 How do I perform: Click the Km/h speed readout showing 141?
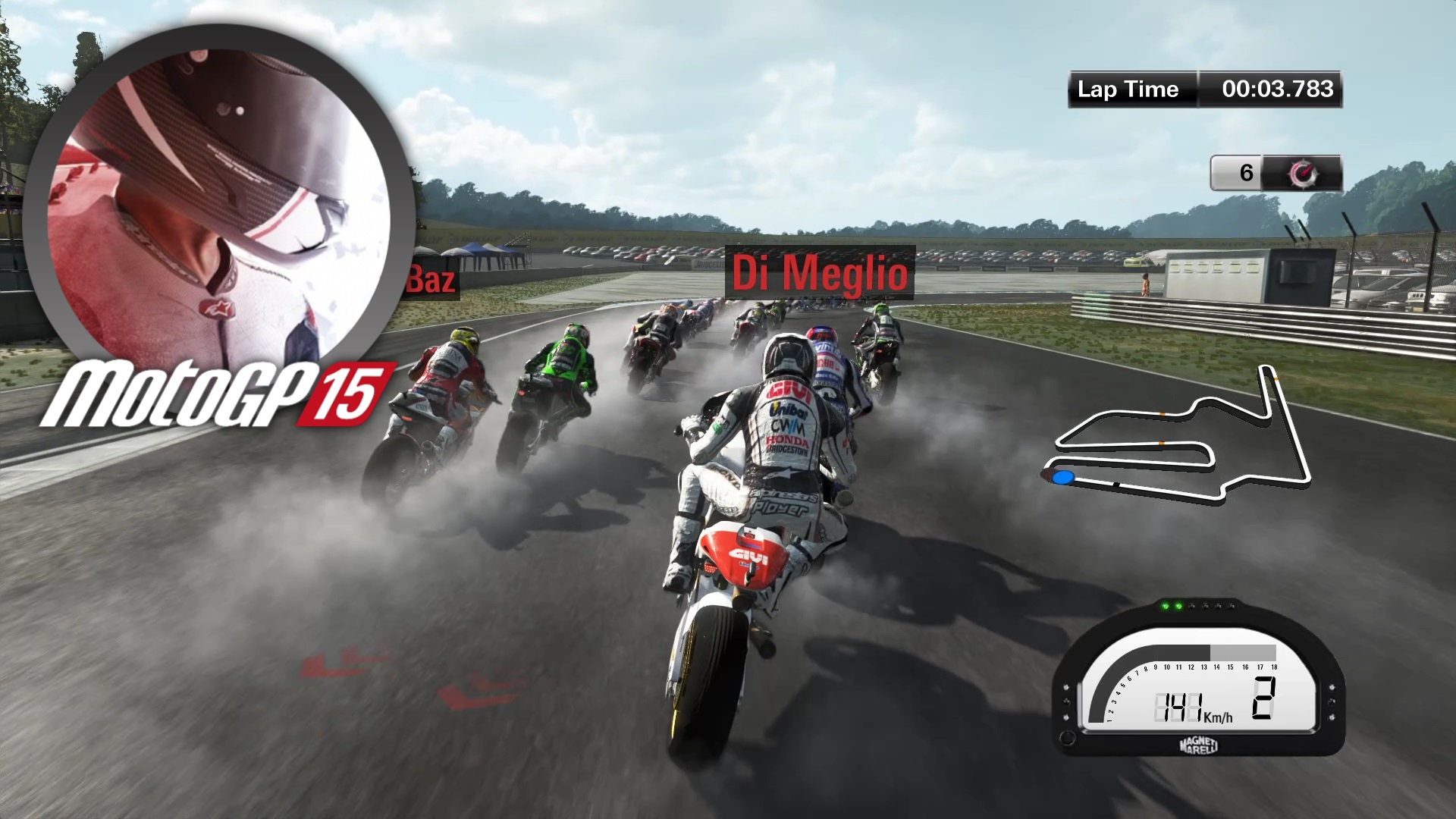pyautogui.click(x=1180, y=707)
